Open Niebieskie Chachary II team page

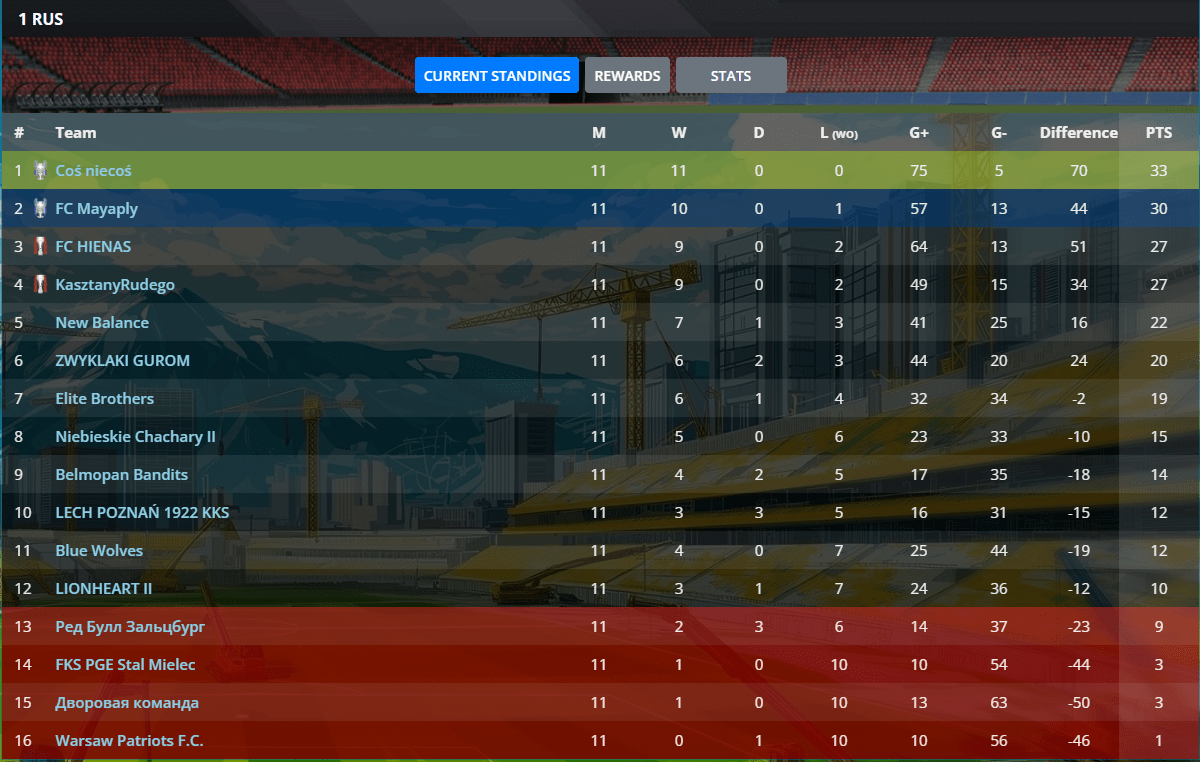tap(135, 437)
